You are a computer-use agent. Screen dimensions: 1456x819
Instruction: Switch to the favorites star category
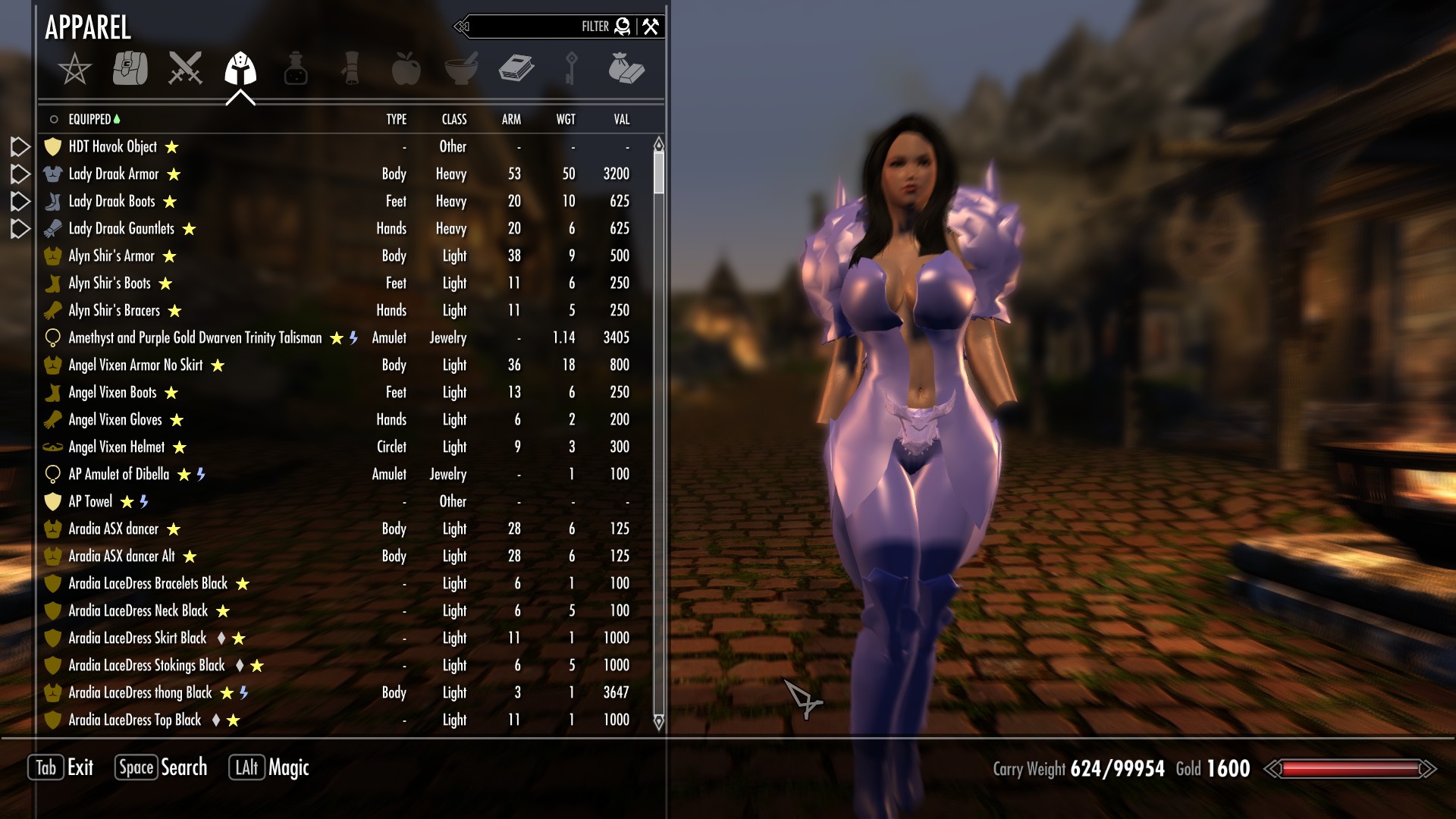click(74, 69)
